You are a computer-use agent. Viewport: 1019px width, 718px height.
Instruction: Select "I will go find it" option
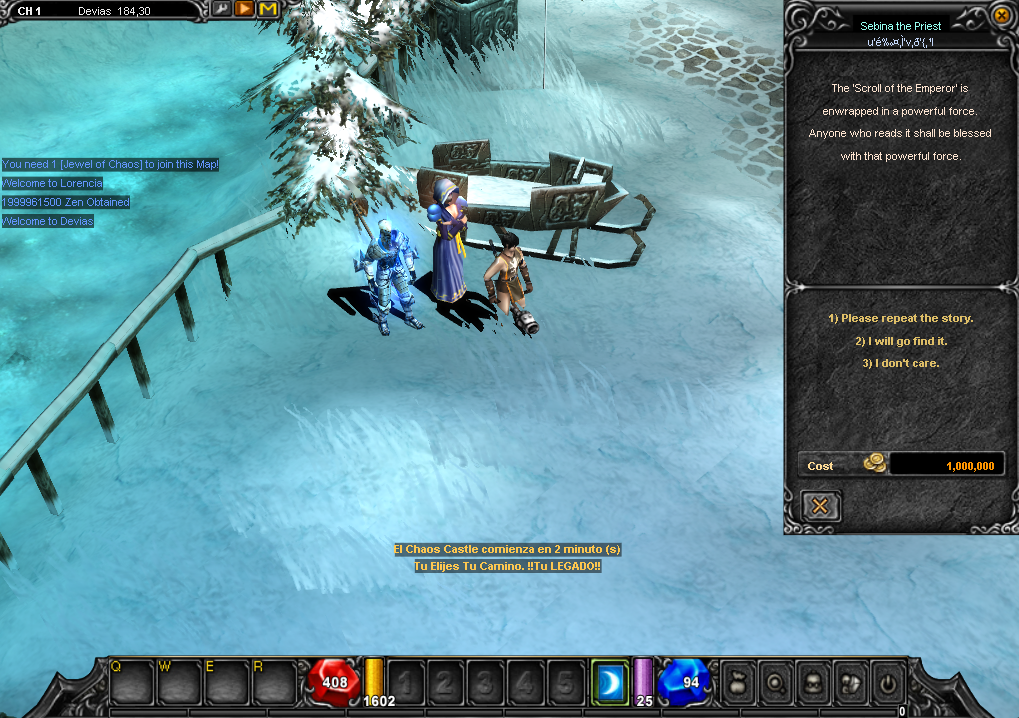coord(900,341)
